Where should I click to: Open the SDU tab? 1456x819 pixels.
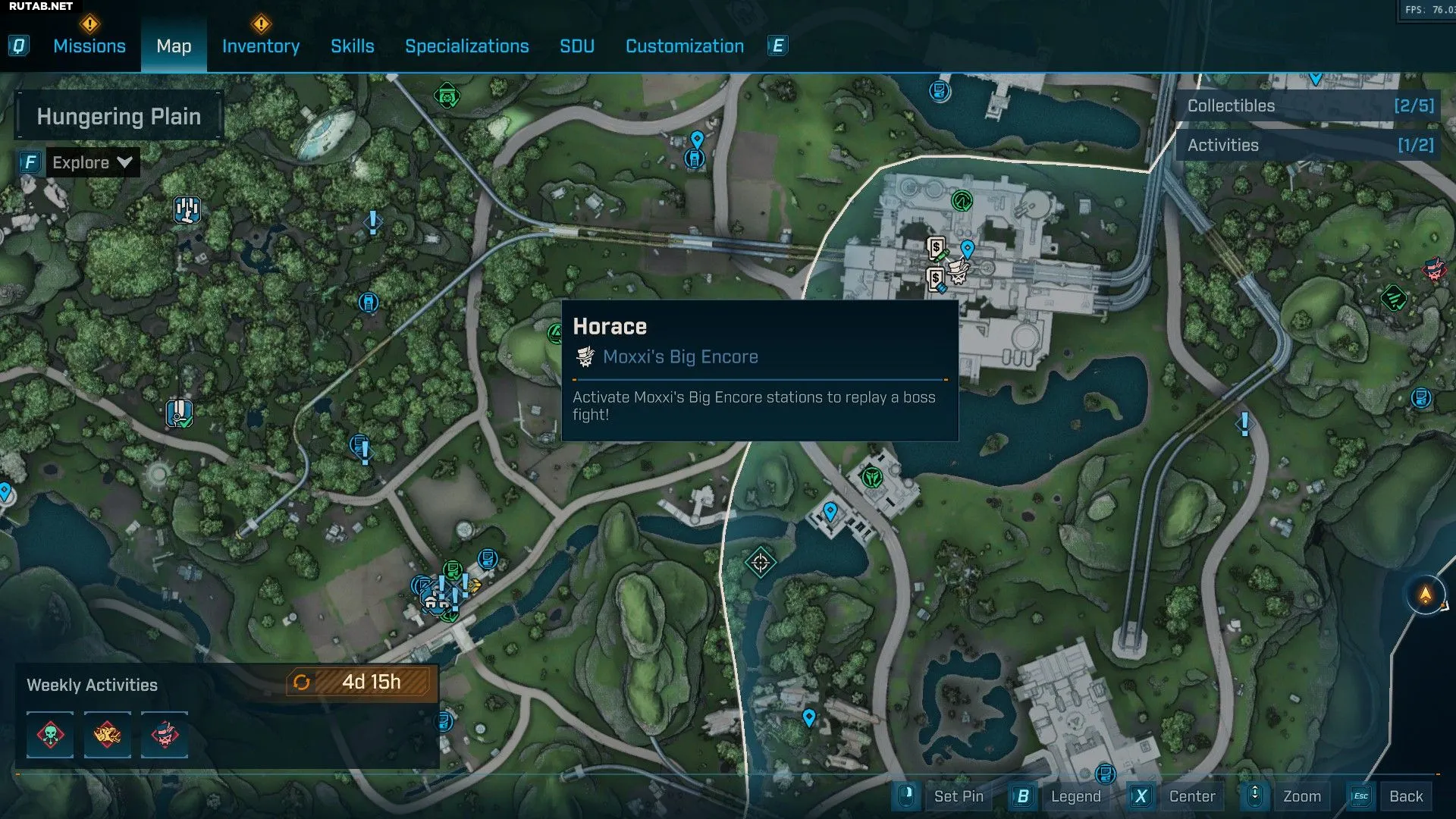[x=576, y=46]
